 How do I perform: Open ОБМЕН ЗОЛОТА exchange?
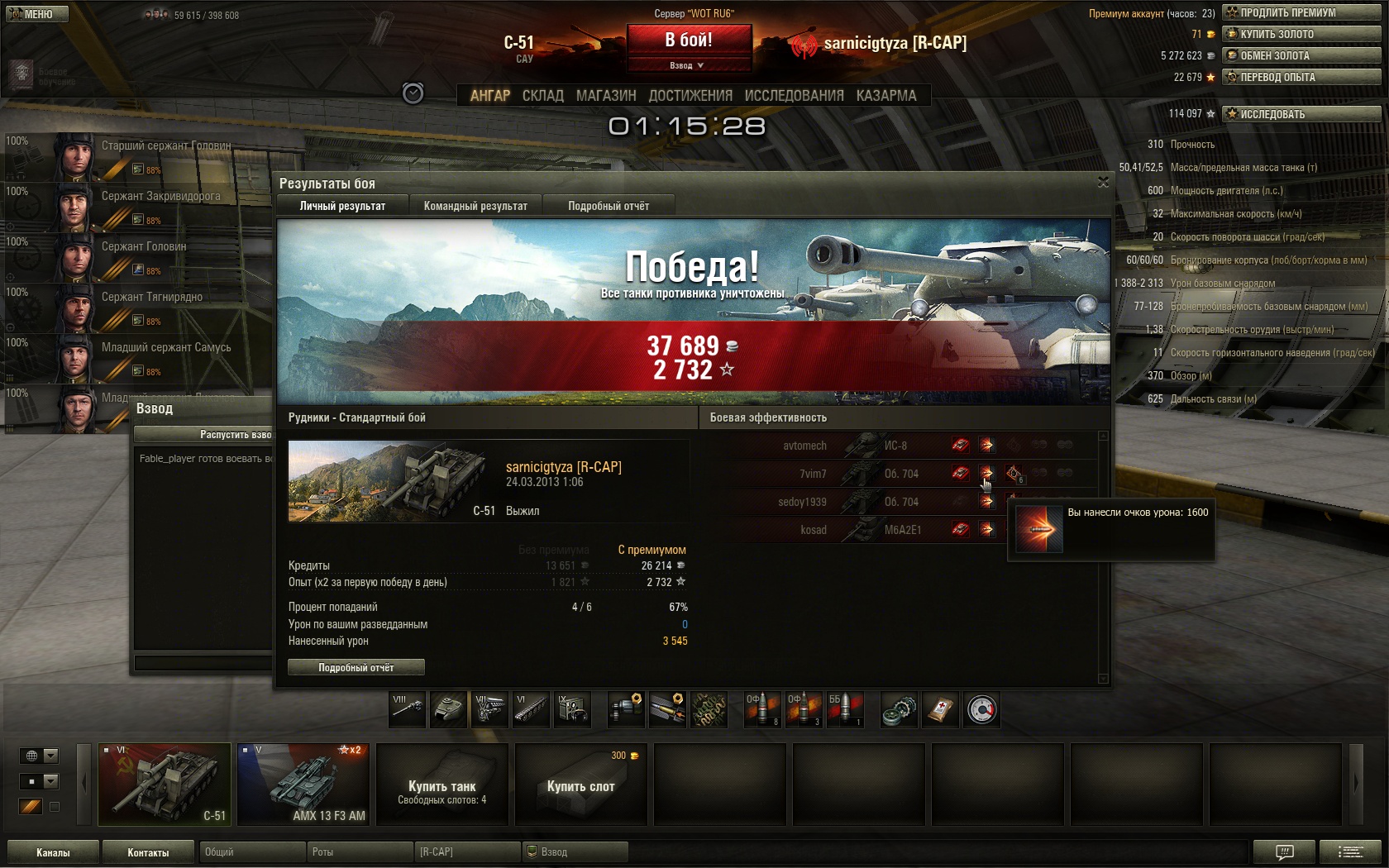pyautogui.click(x=1301, y=55)
